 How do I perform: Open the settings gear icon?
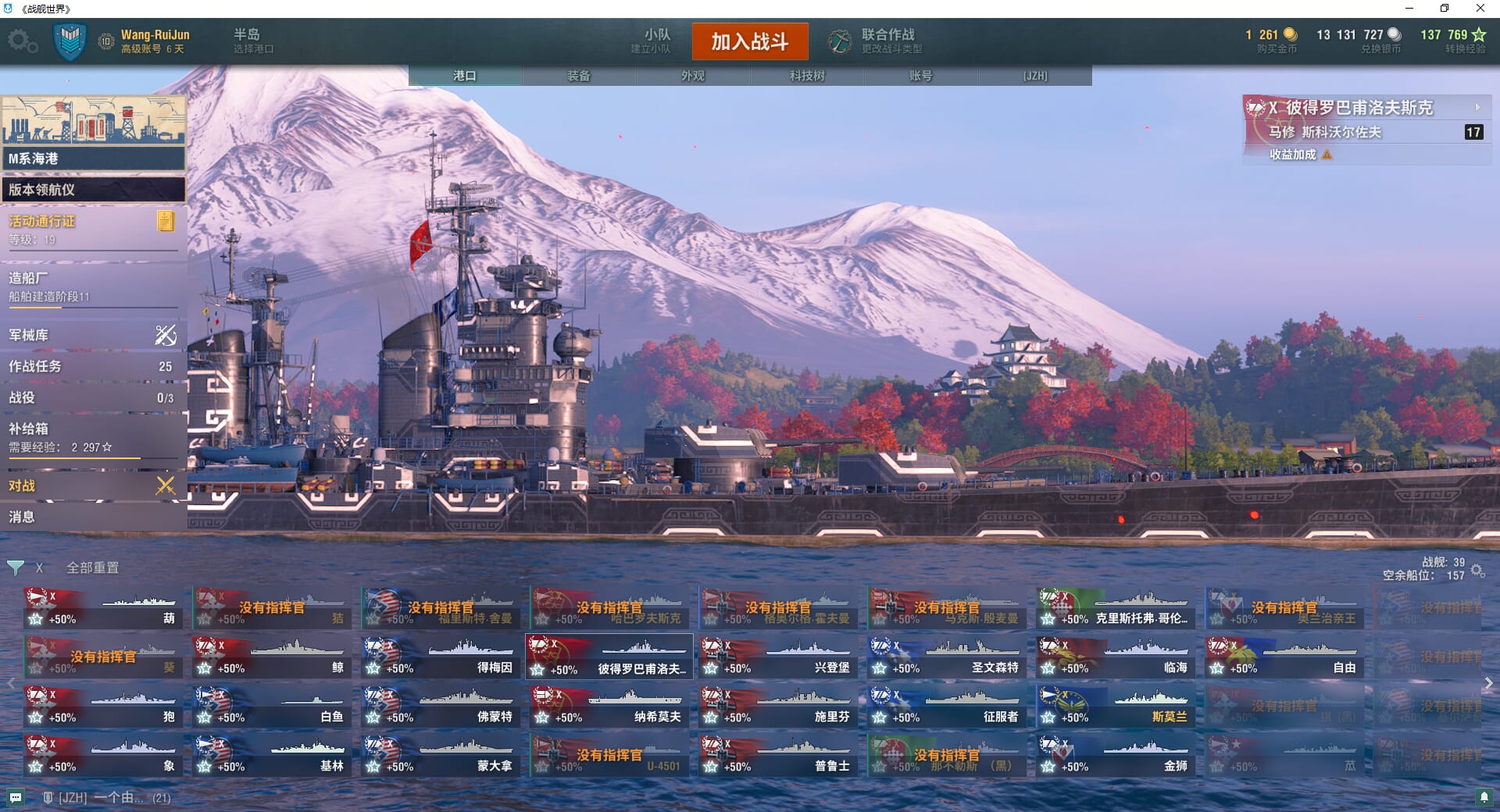(22, 41)
